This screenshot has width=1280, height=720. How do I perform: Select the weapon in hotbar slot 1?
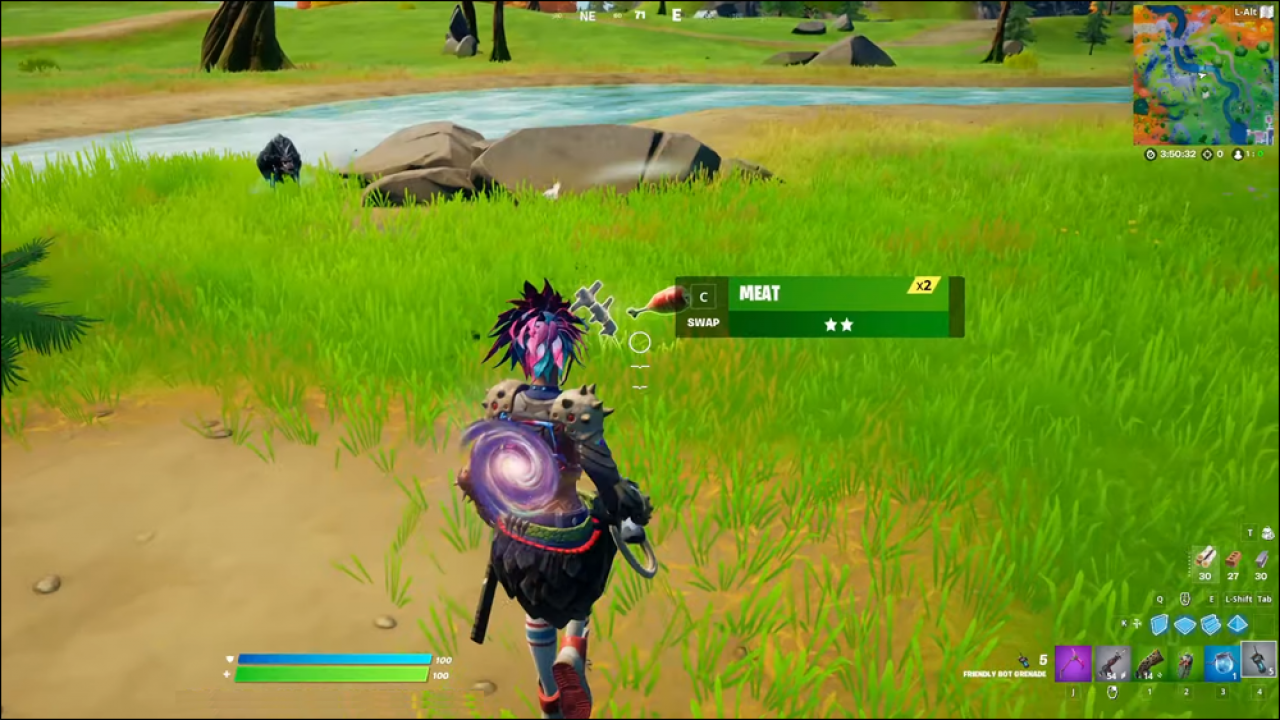[1152, 663]
